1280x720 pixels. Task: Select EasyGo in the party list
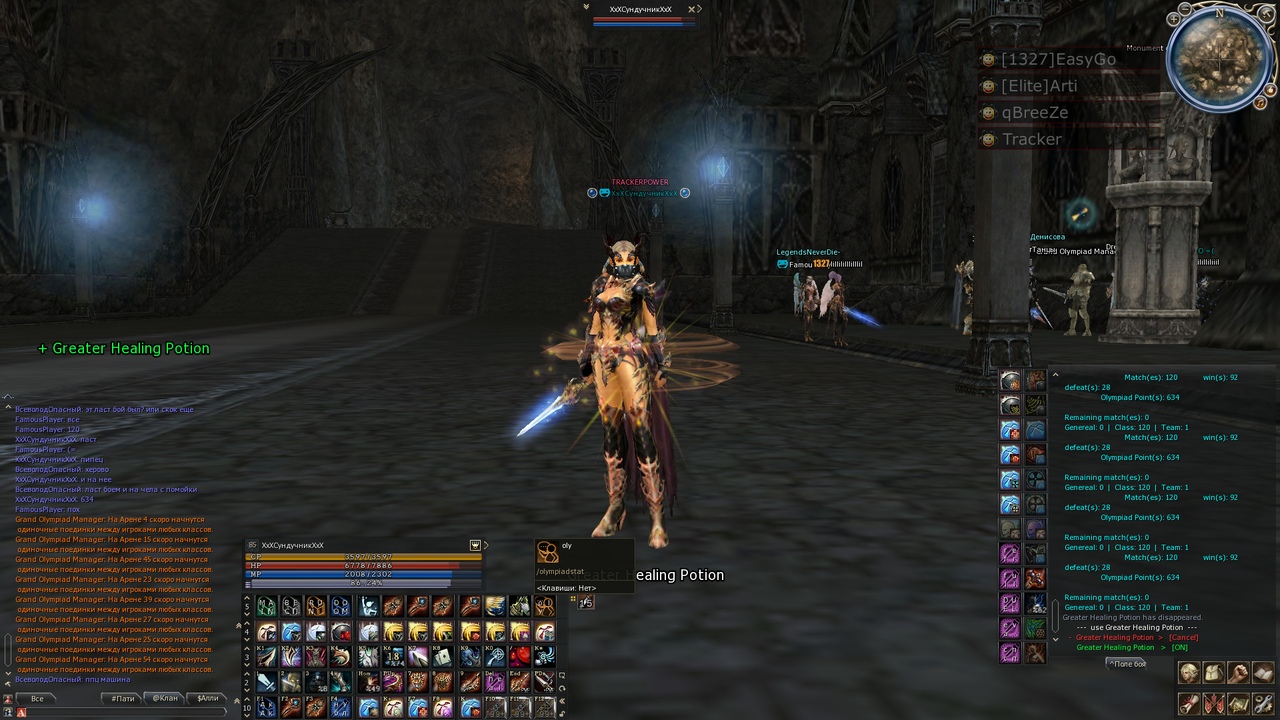pyautogui.click(x=1057, y=60)
